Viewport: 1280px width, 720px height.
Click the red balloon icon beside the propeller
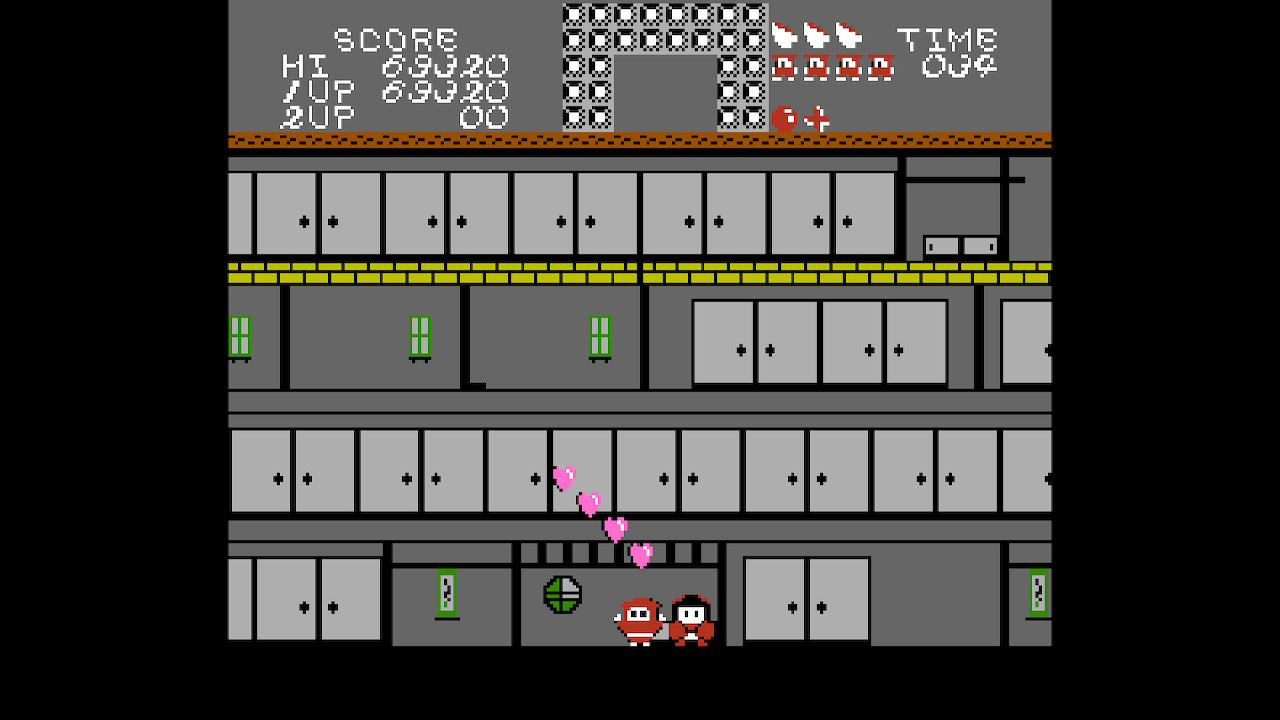click(x=786, y=117)
